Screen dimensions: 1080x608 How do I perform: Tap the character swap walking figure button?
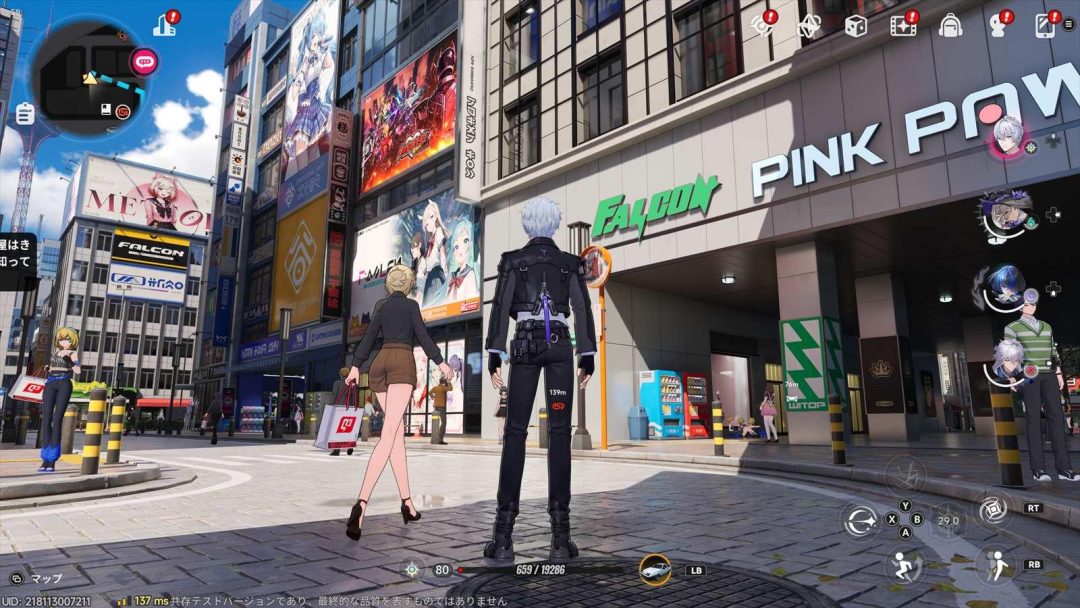[x=995, y=564]
